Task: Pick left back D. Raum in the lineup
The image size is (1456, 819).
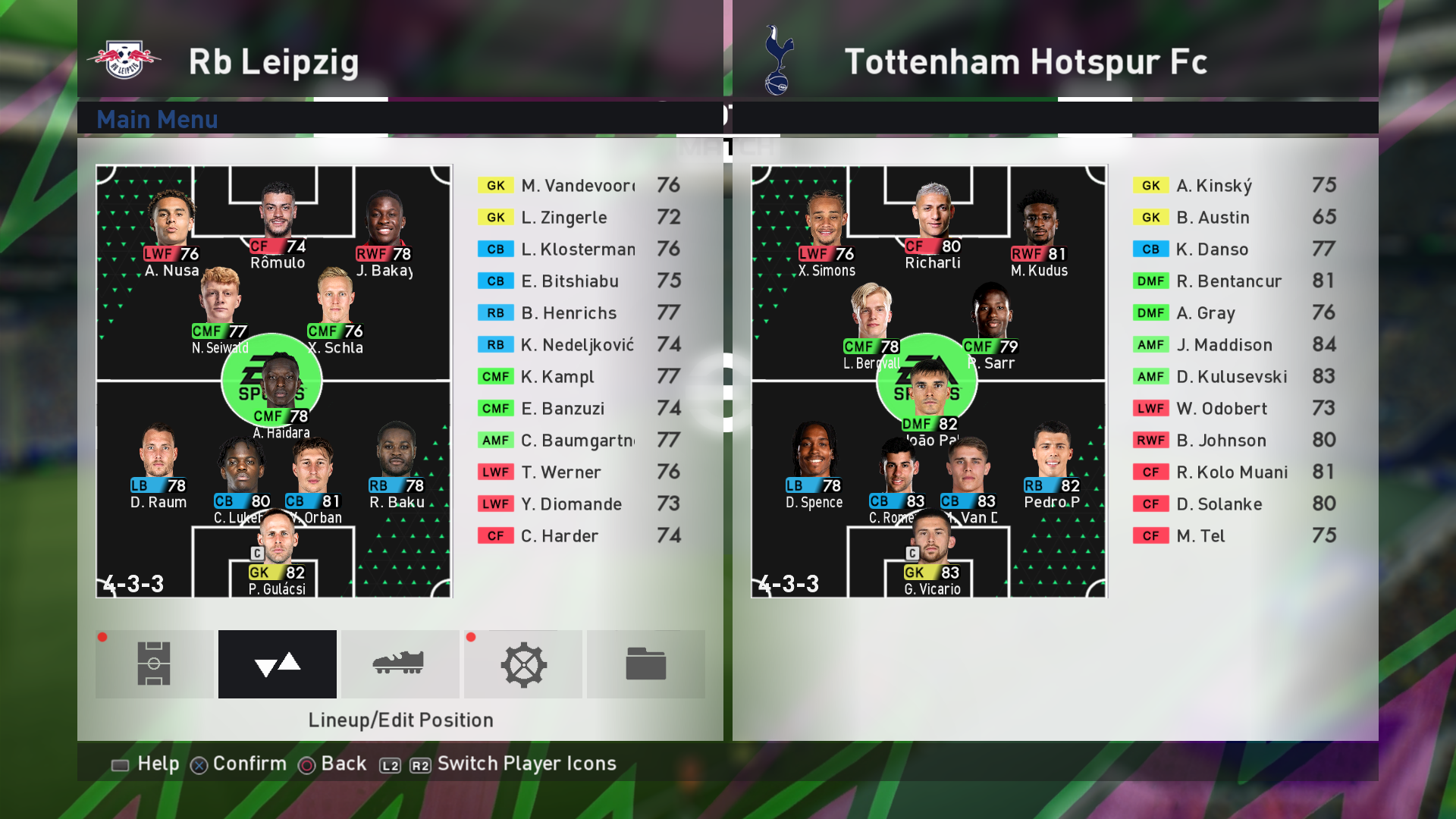Action: coord(158,464)
